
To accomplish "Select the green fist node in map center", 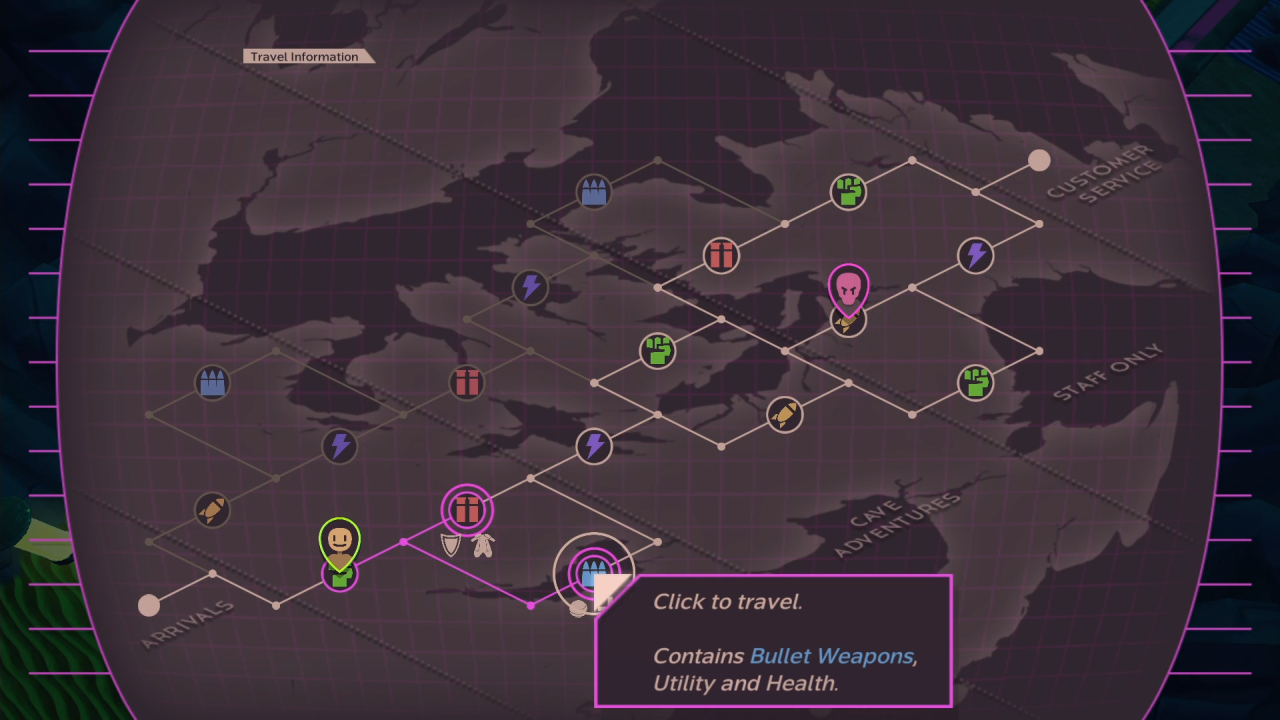I will (x=658, y=351).
